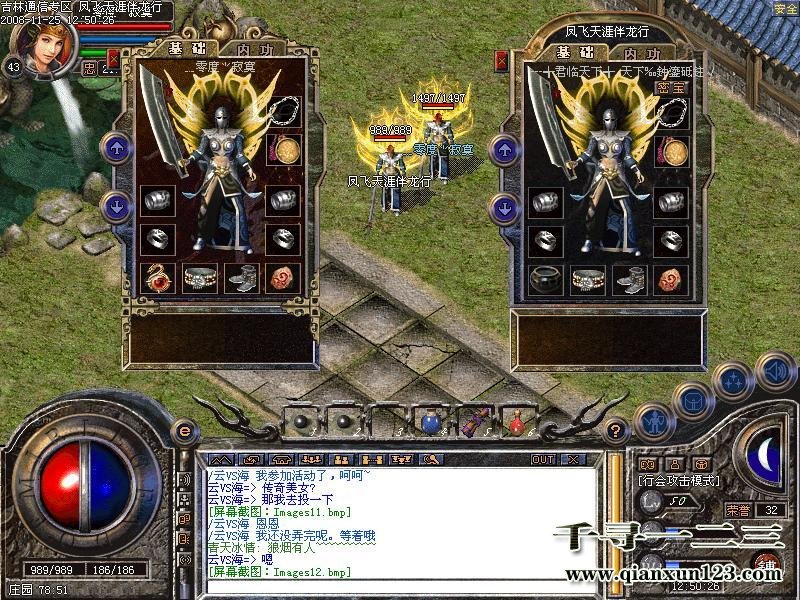Close the 零度゛寂寞 equipment panel
The width and height of the screenshot is (800, 600).
(x=114, y=58)
